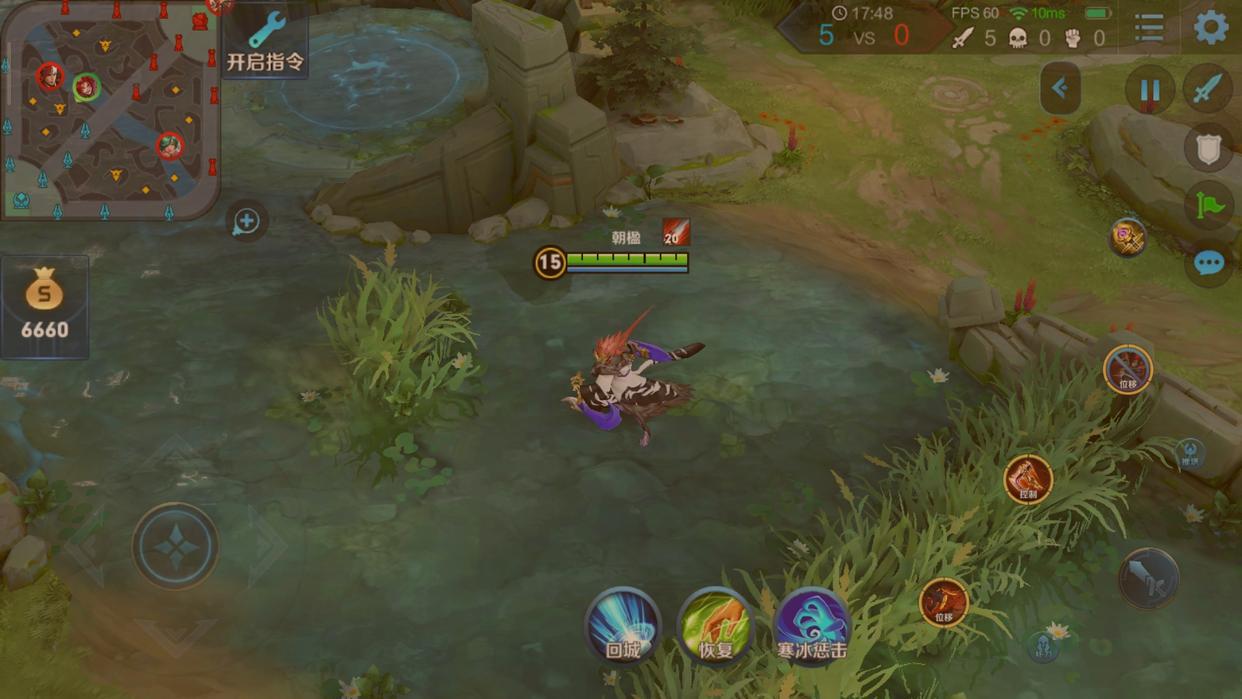The image size is (1242, 699).
Task: Open the settings gear
Action: (1210, 28)
